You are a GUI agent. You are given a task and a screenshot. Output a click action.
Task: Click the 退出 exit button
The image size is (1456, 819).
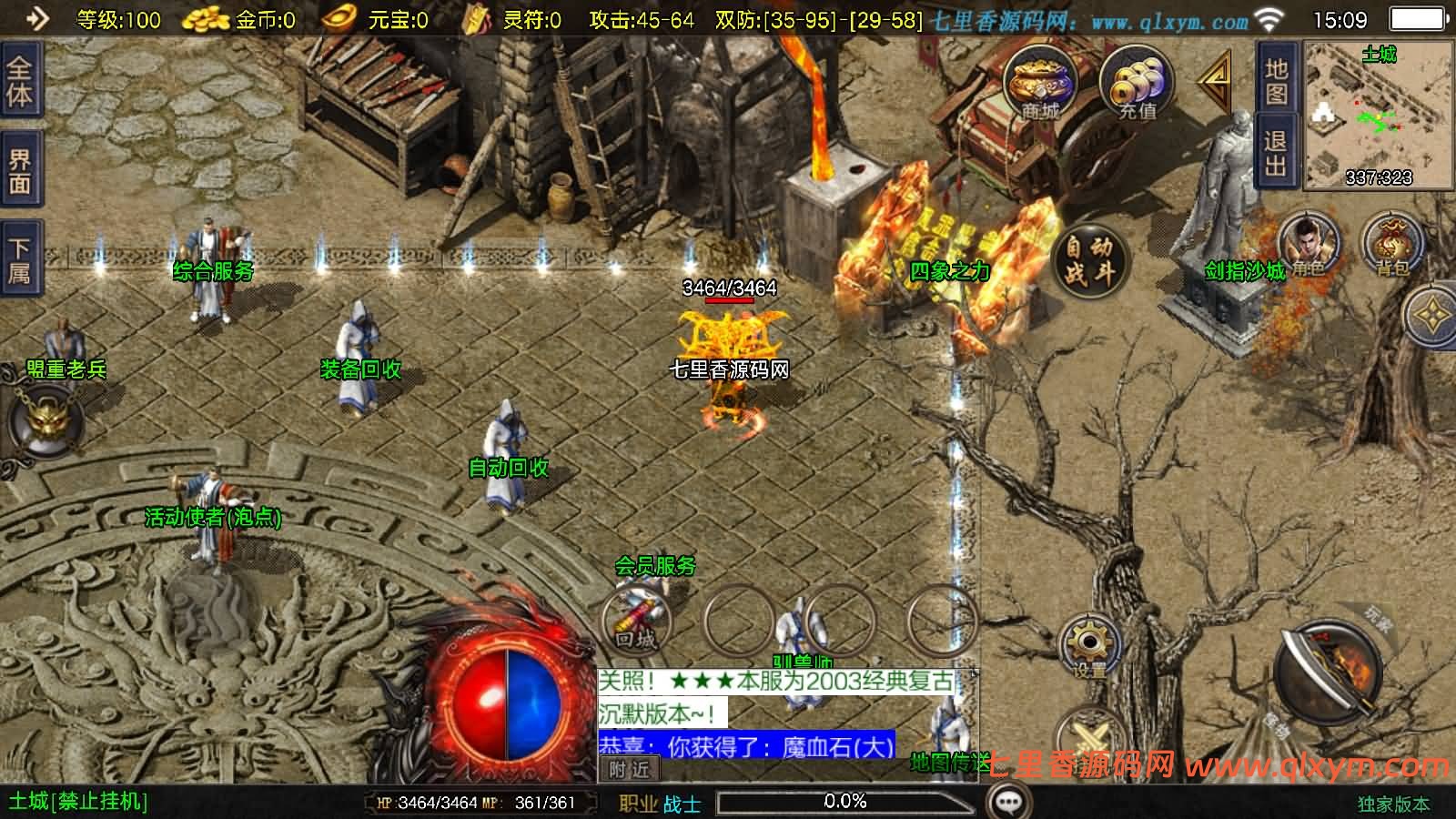[1276, 152]
